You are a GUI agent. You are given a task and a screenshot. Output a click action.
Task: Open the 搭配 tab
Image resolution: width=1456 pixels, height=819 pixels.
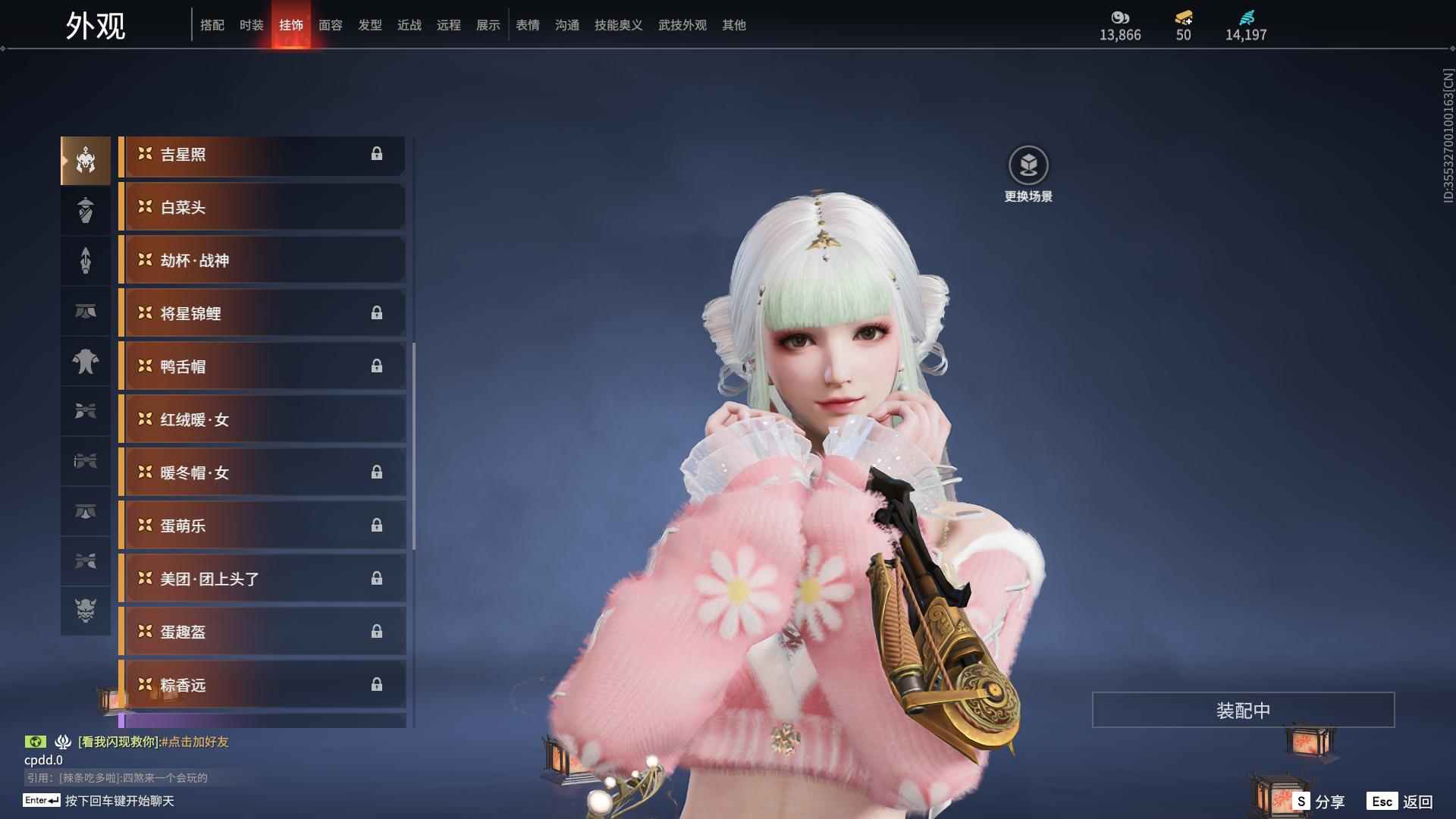tap(212, 25)
